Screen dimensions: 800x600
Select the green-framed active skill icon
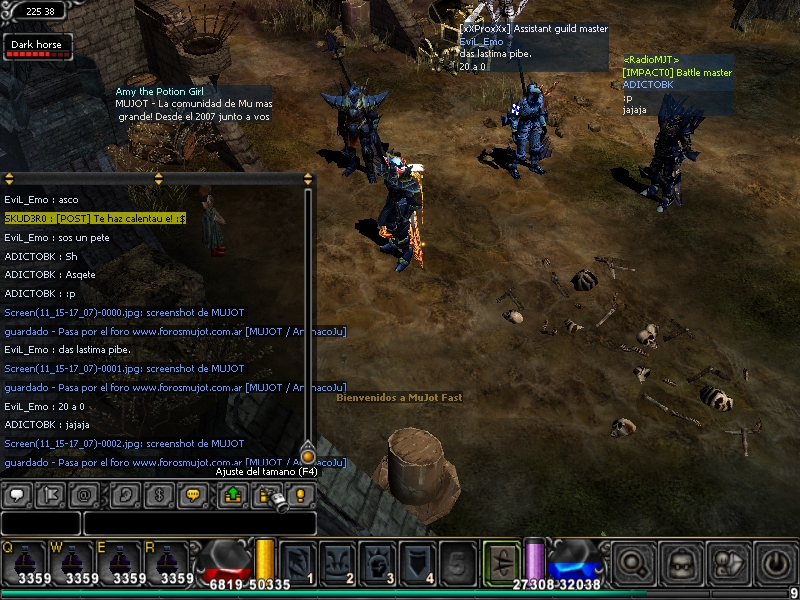pos(501,560)
